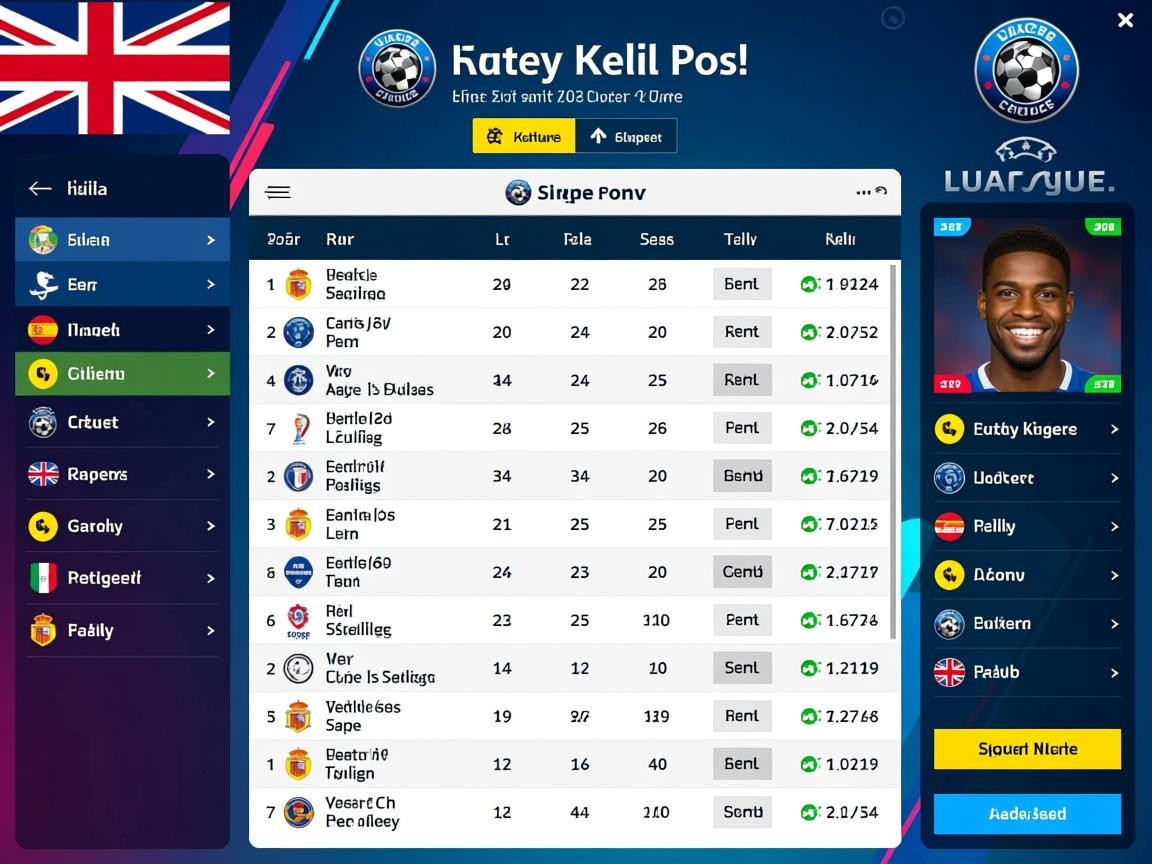Viewport: 1152px width, 864px height.
Task: Select the Uodterr entry in right panel
Action: pos(1027,478)
